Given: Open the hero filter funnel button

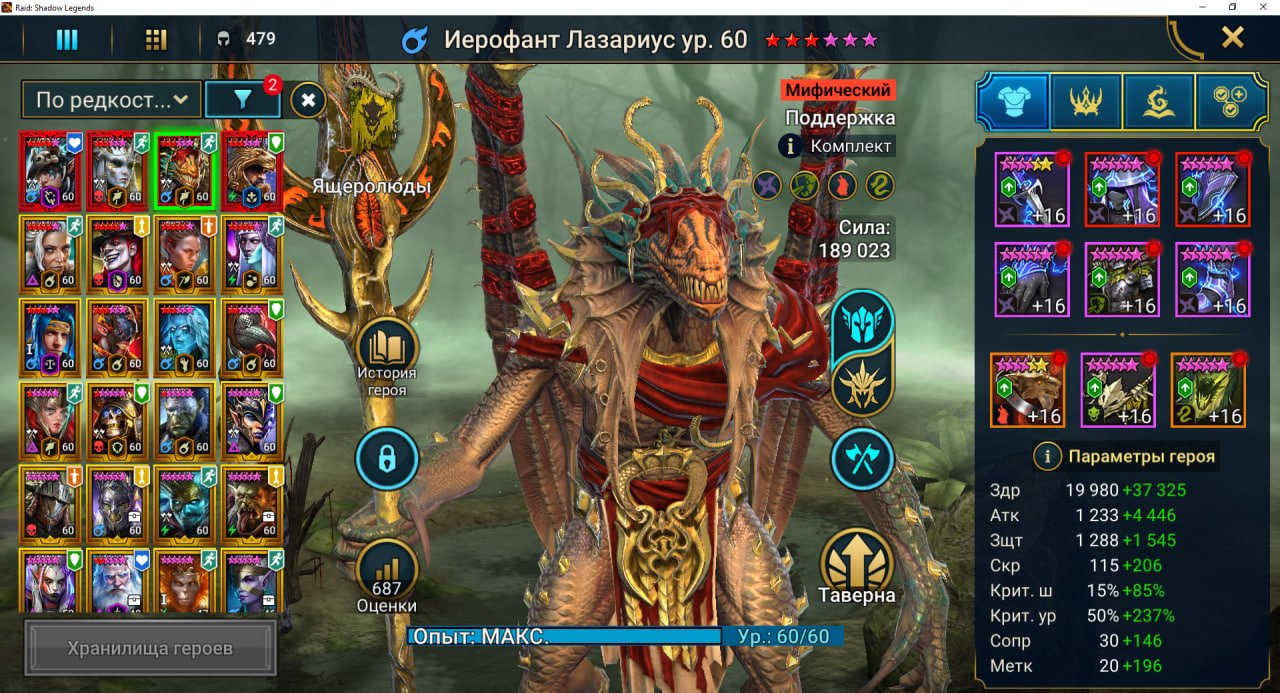Looking at the screenshot, I should 241,99.
